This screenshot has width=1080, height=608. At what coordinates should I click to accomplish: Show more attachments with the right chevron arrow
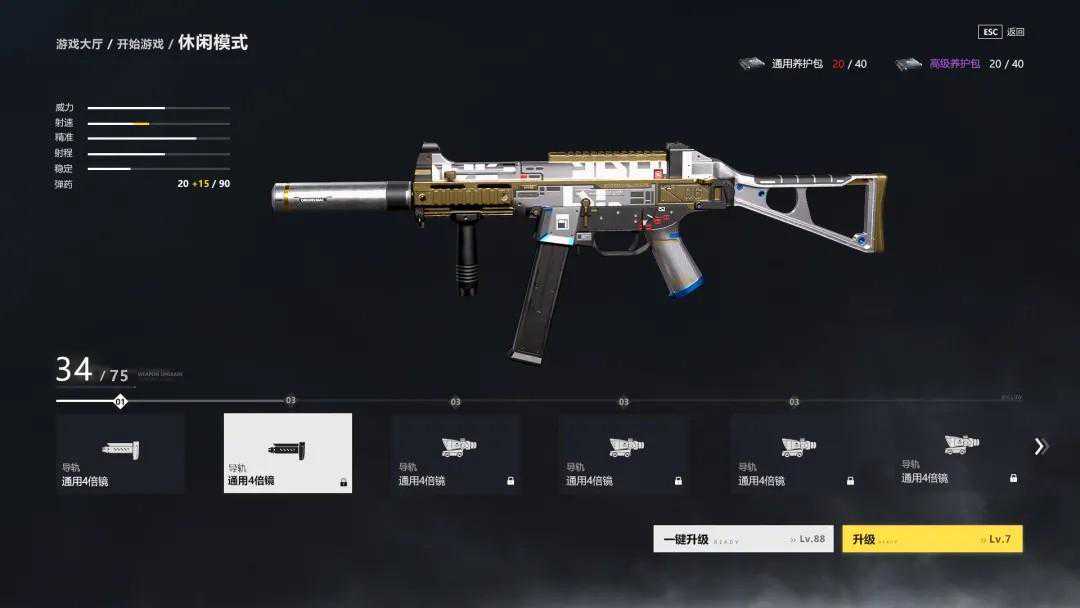(1040, 447)
